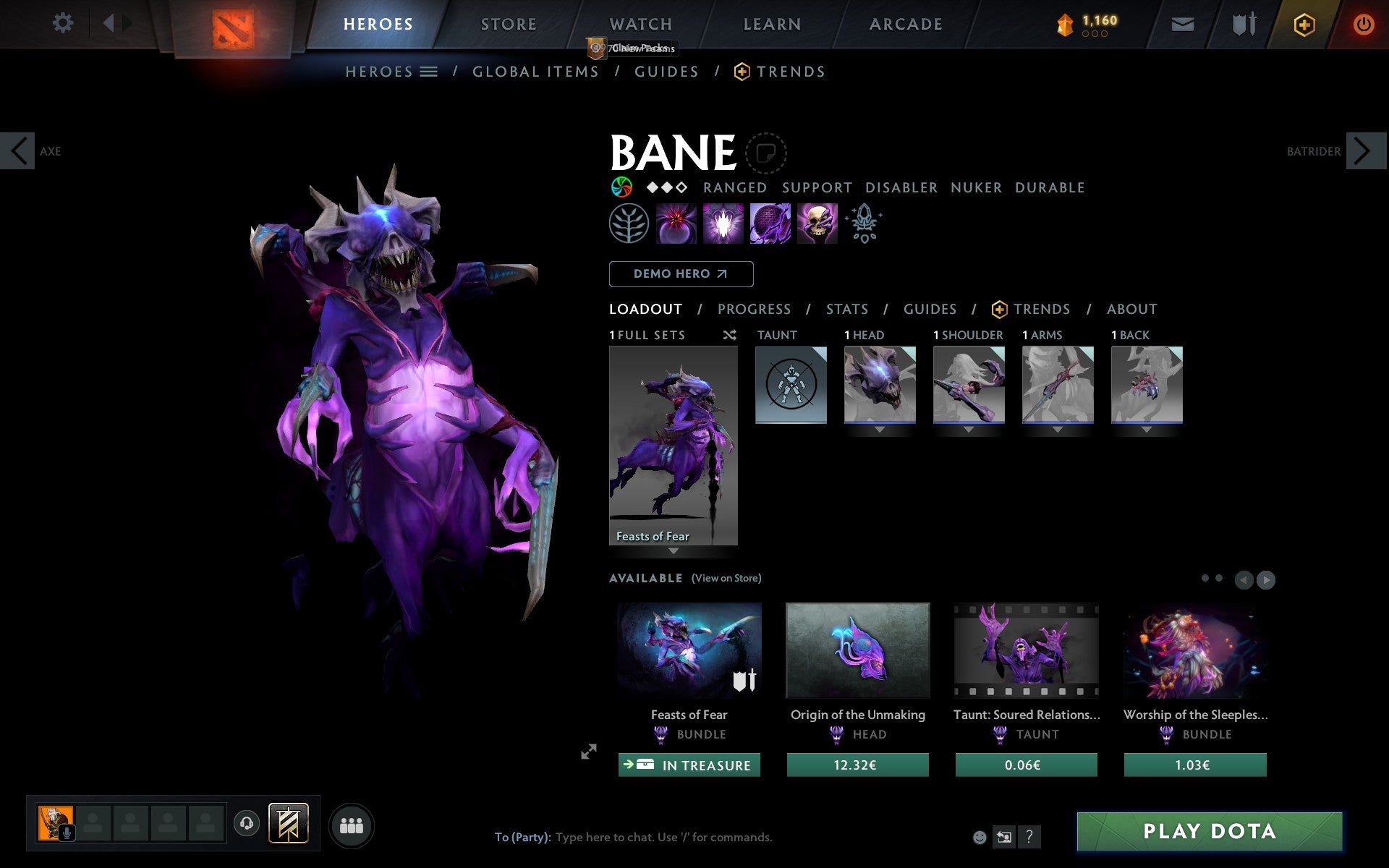This screenshot has width=1389, height=868.
Task: Toggle the microphone mute on your party avatar
Action: [x=68, y=832]
